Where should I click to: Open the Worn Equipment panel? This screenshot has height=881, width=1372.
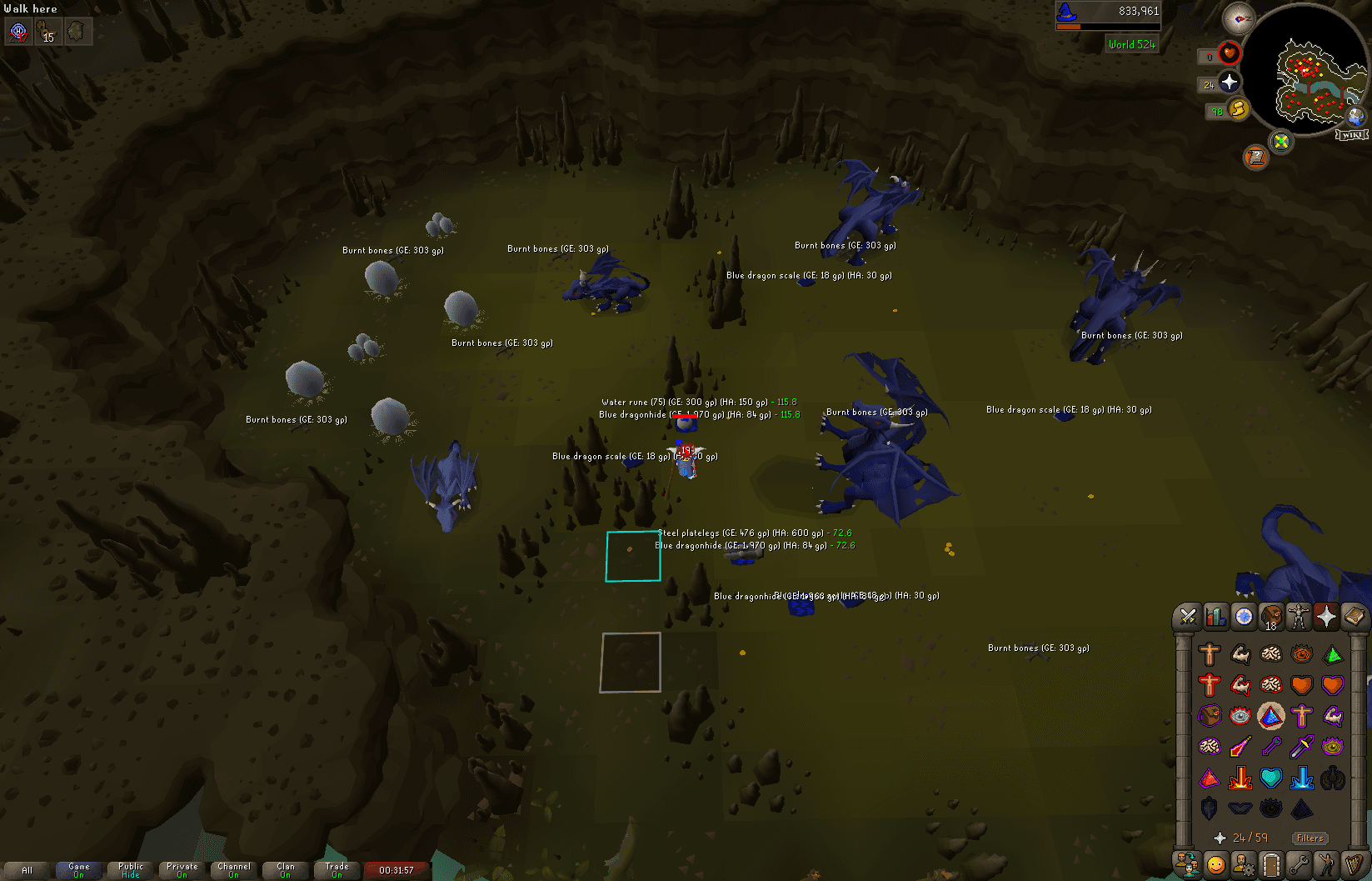click(x=1300, y=617)
